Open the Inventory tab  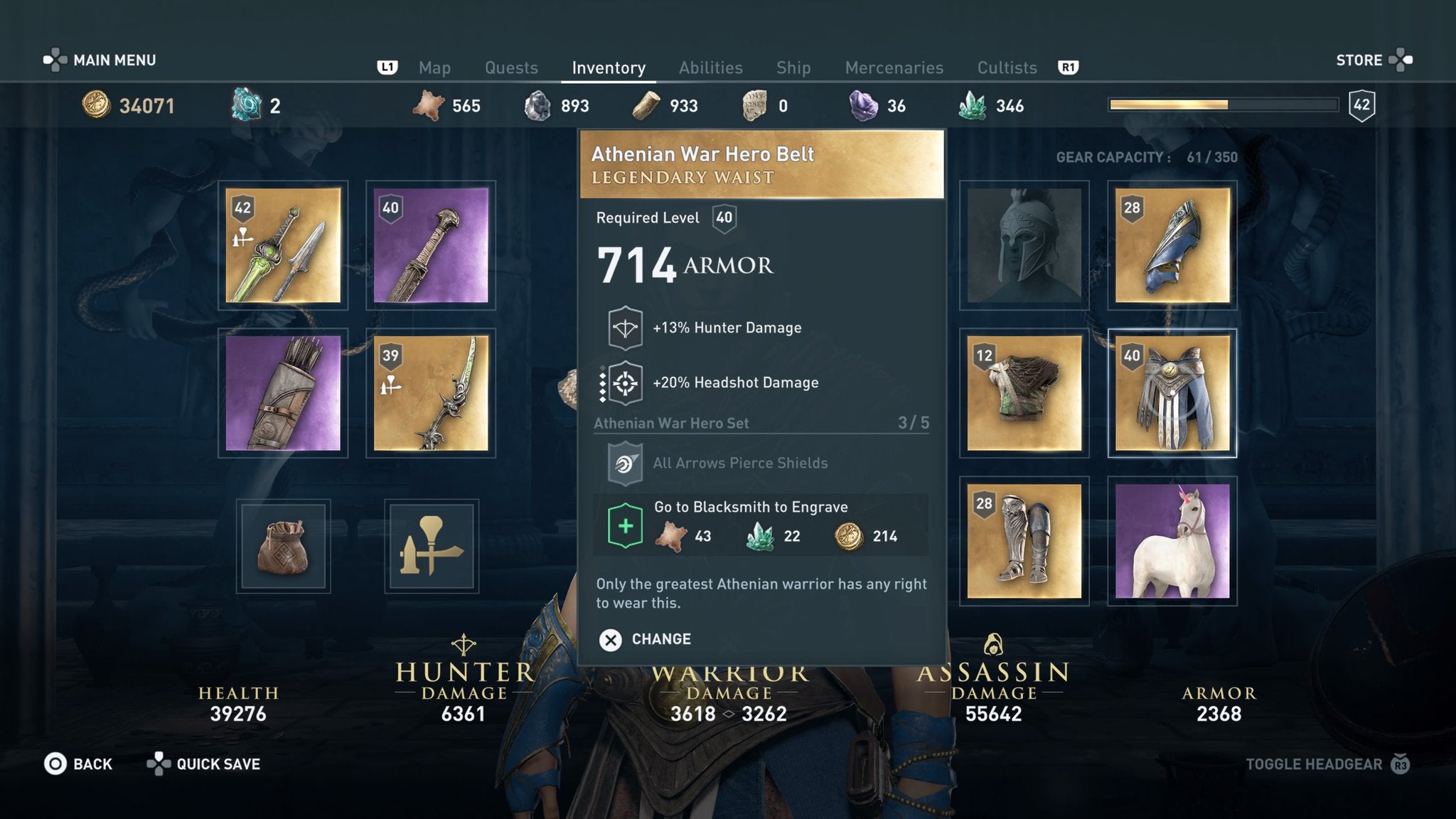[608, 68]
